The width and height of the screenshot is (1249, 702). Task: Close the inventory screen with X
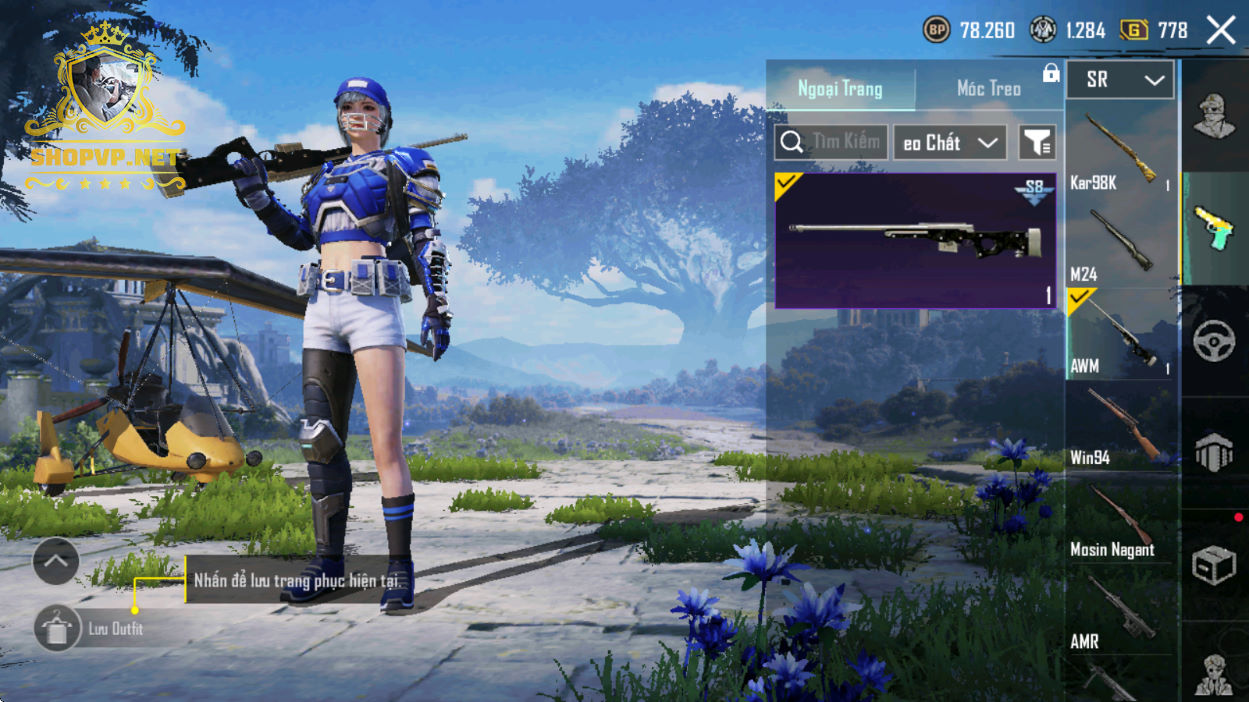tap(1221, 31)
